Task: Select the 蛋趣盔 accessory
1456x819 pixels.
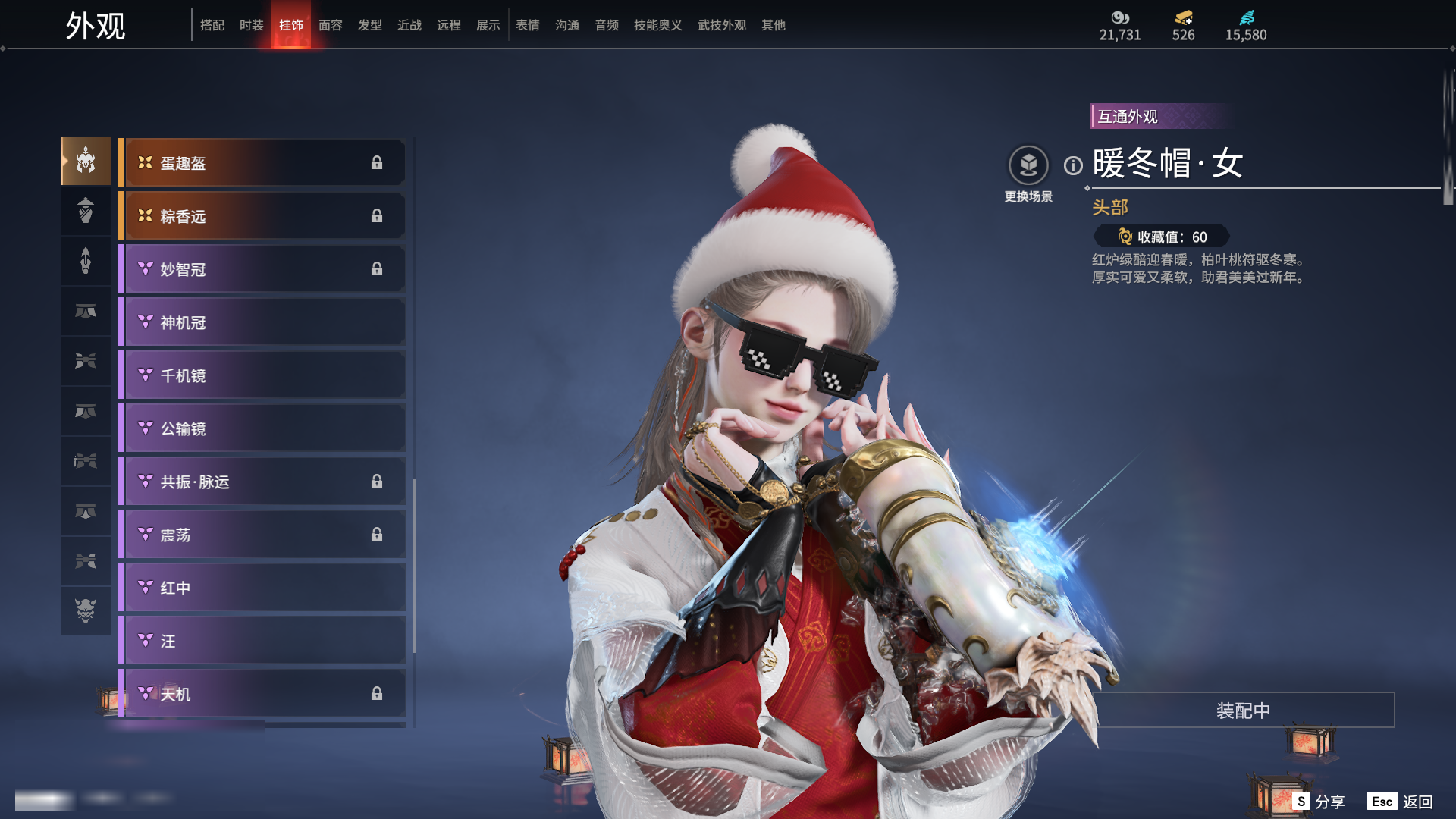Action: point(262,163)
